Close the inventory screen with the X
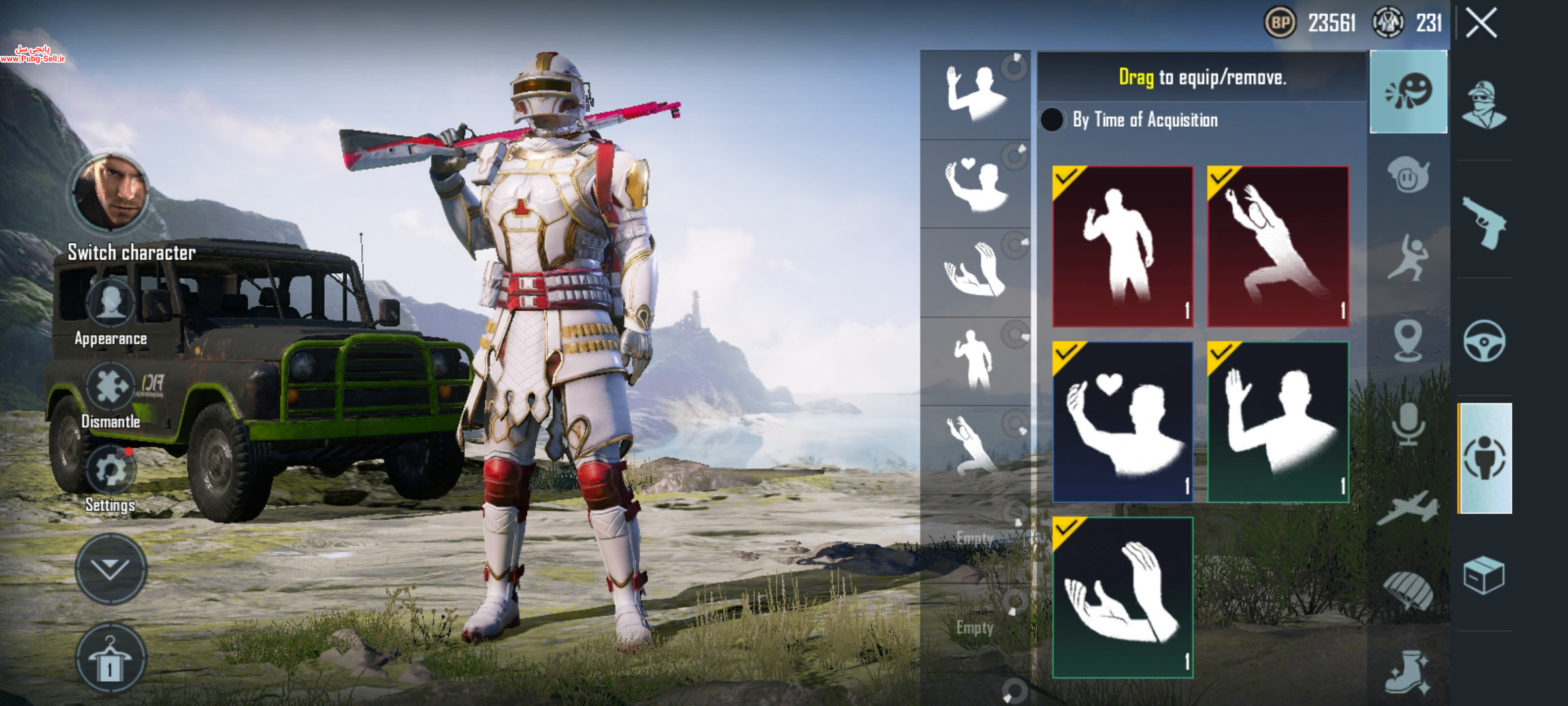1568x706 pixels. pyautogui.click(x=1481, y=24)
